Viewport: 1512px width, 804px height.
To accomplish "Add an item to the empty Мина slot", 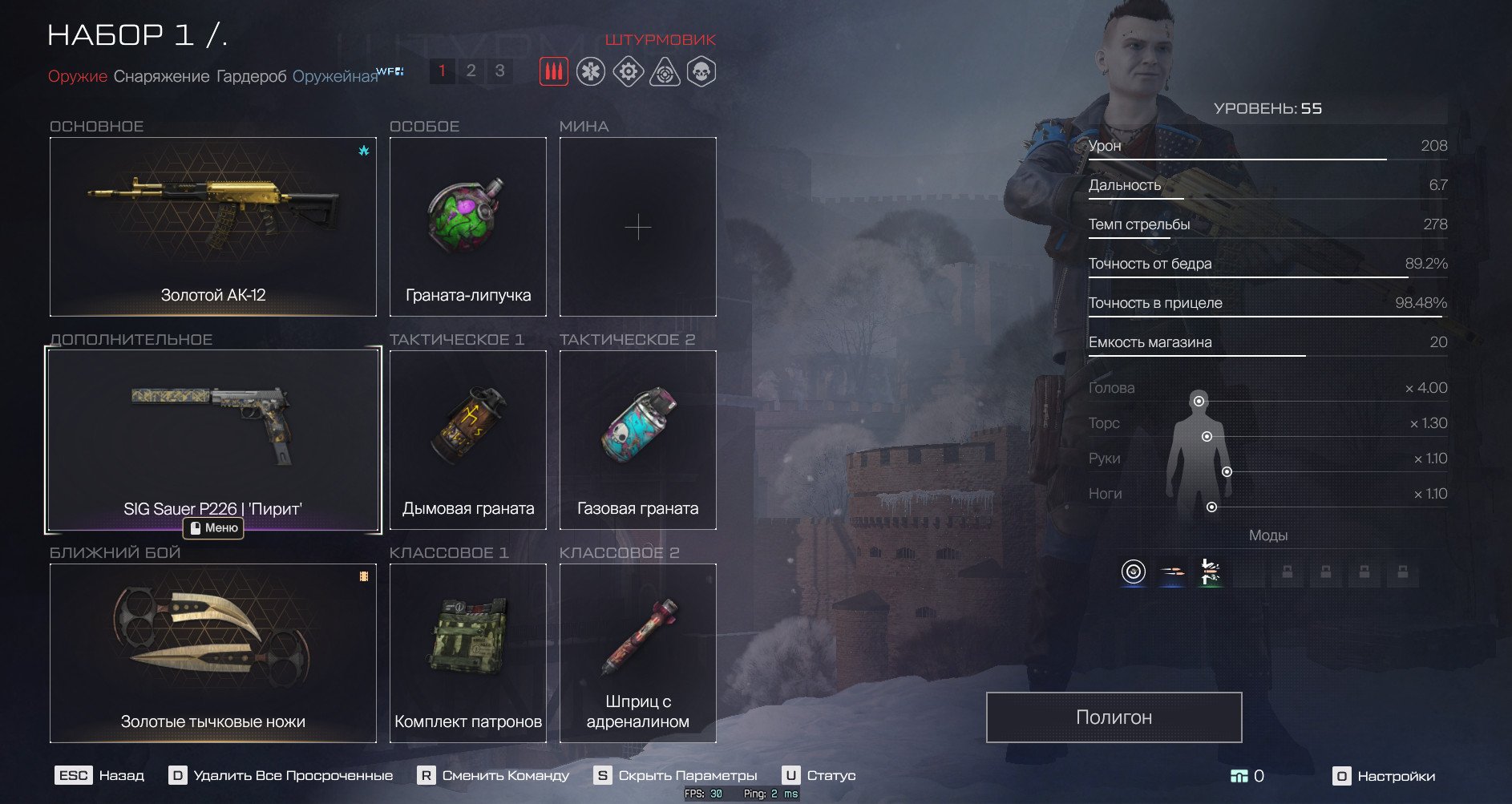I will pyautogui.click(x=638, y=227).
